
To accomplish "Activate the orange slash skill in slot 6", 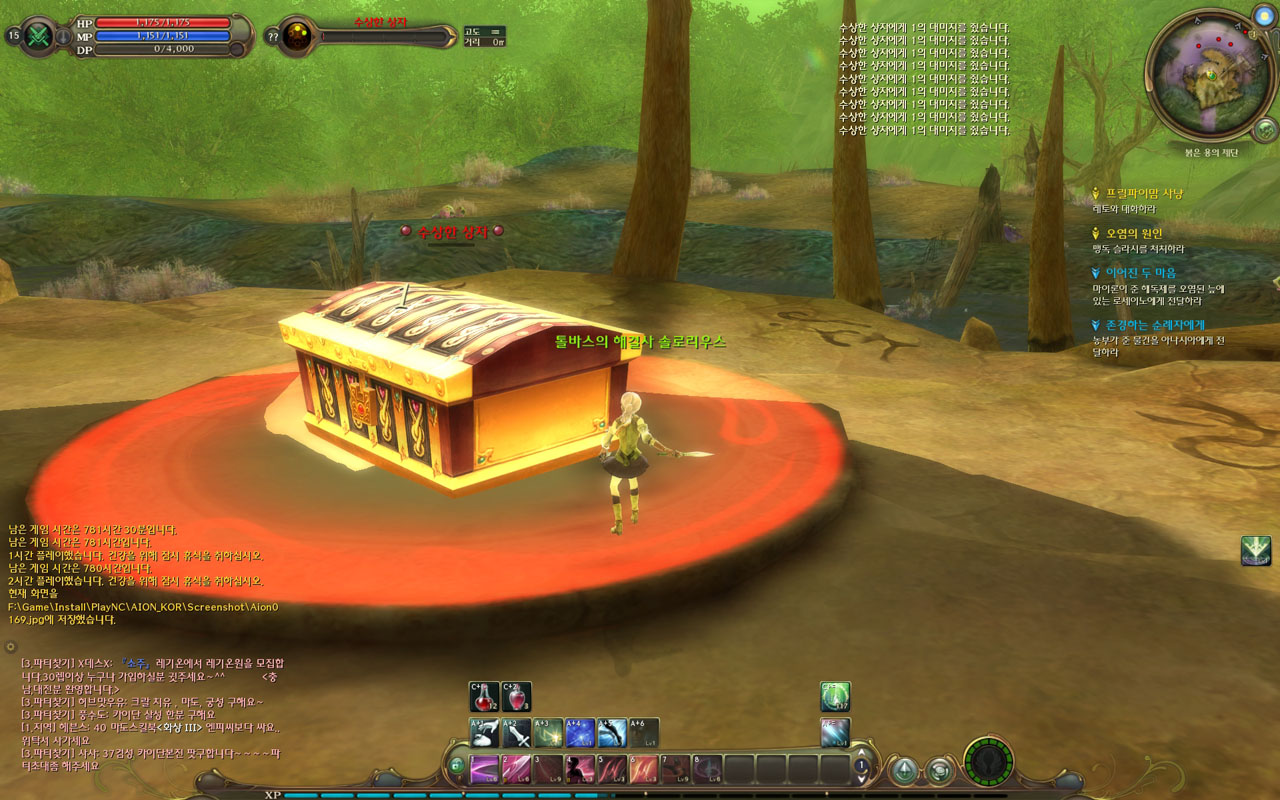I will pyautogui.click(x=644, y=769).
